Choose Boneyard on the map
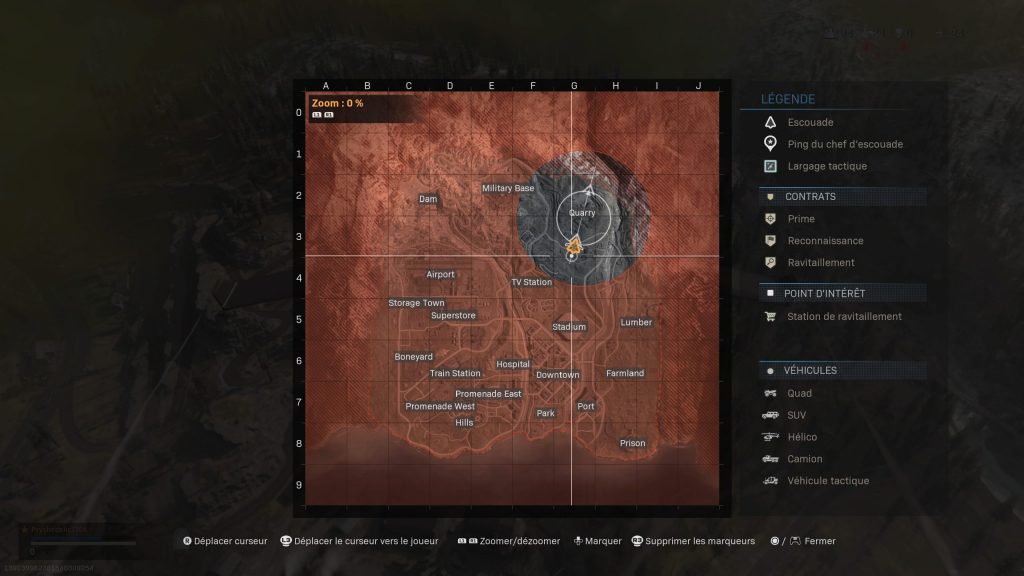This screenshot has width=1024, height=576. (x=414, y=357)
